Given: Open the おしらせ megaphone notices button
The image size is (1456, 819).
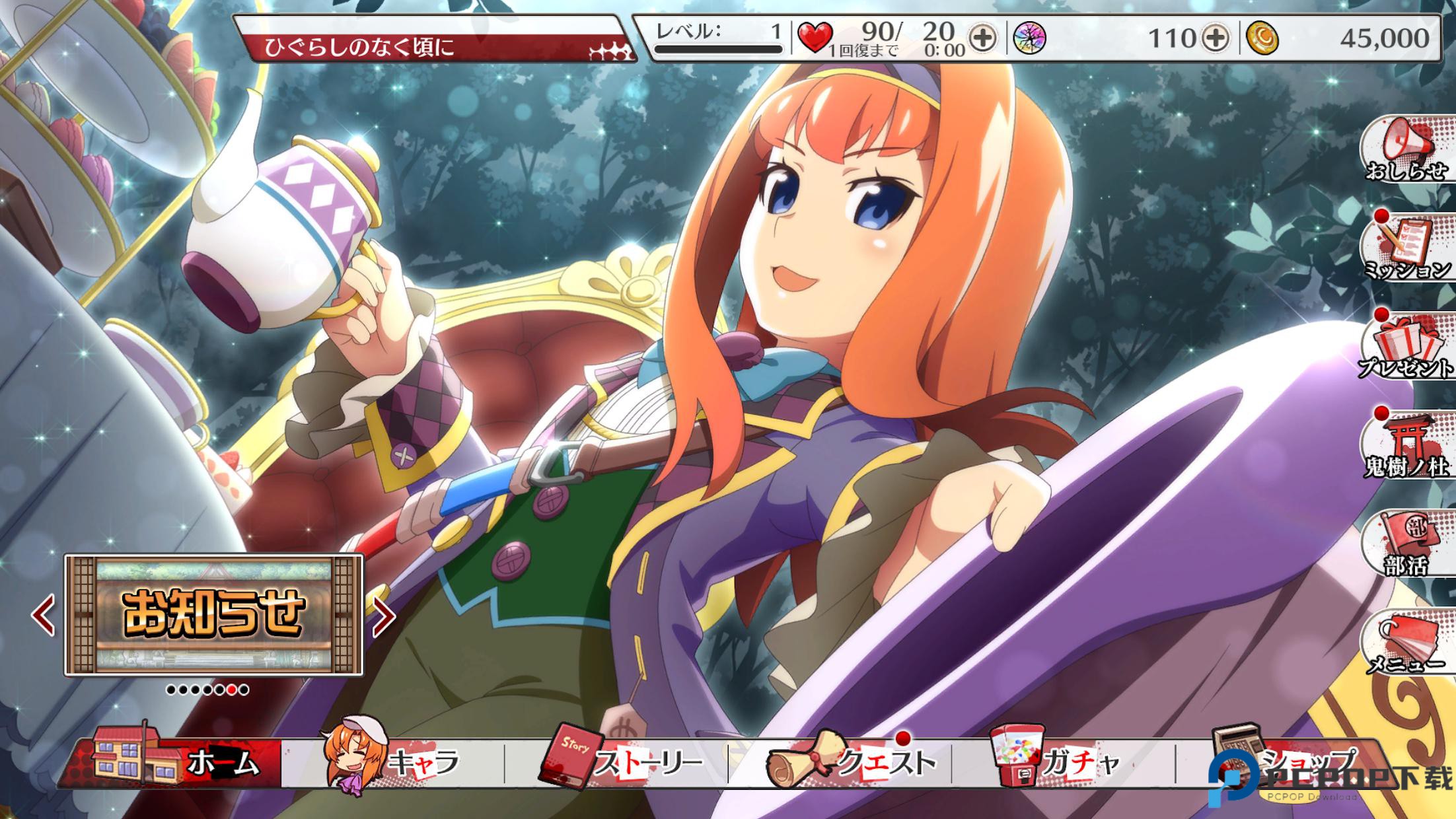Looking at the screenshot, I should tap(1408, 152).
